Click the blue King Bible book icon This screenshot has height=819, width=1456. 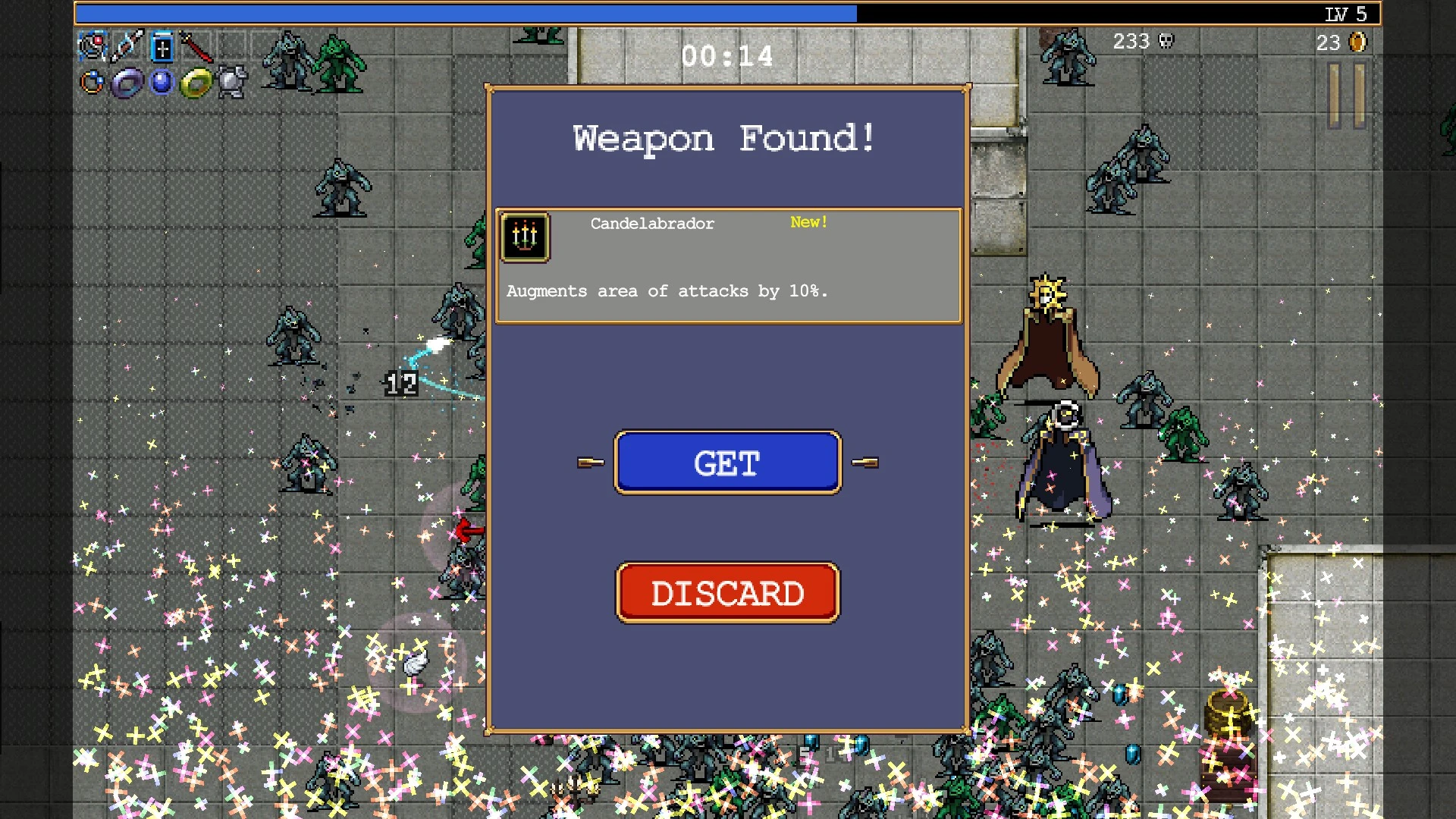tap(162, 48)
